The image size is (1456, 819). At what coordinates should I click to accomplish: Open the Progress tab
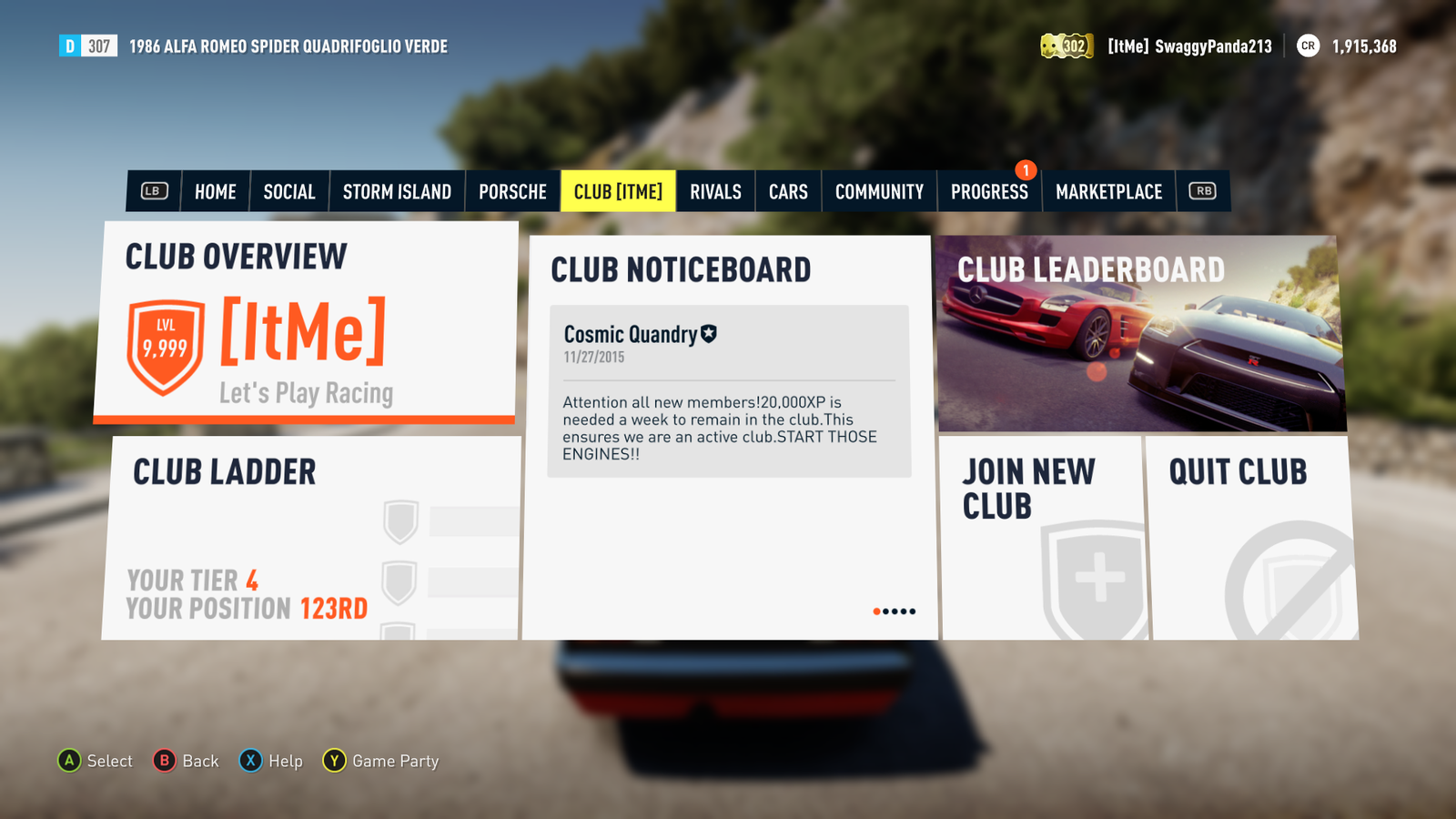click(989, 192)
